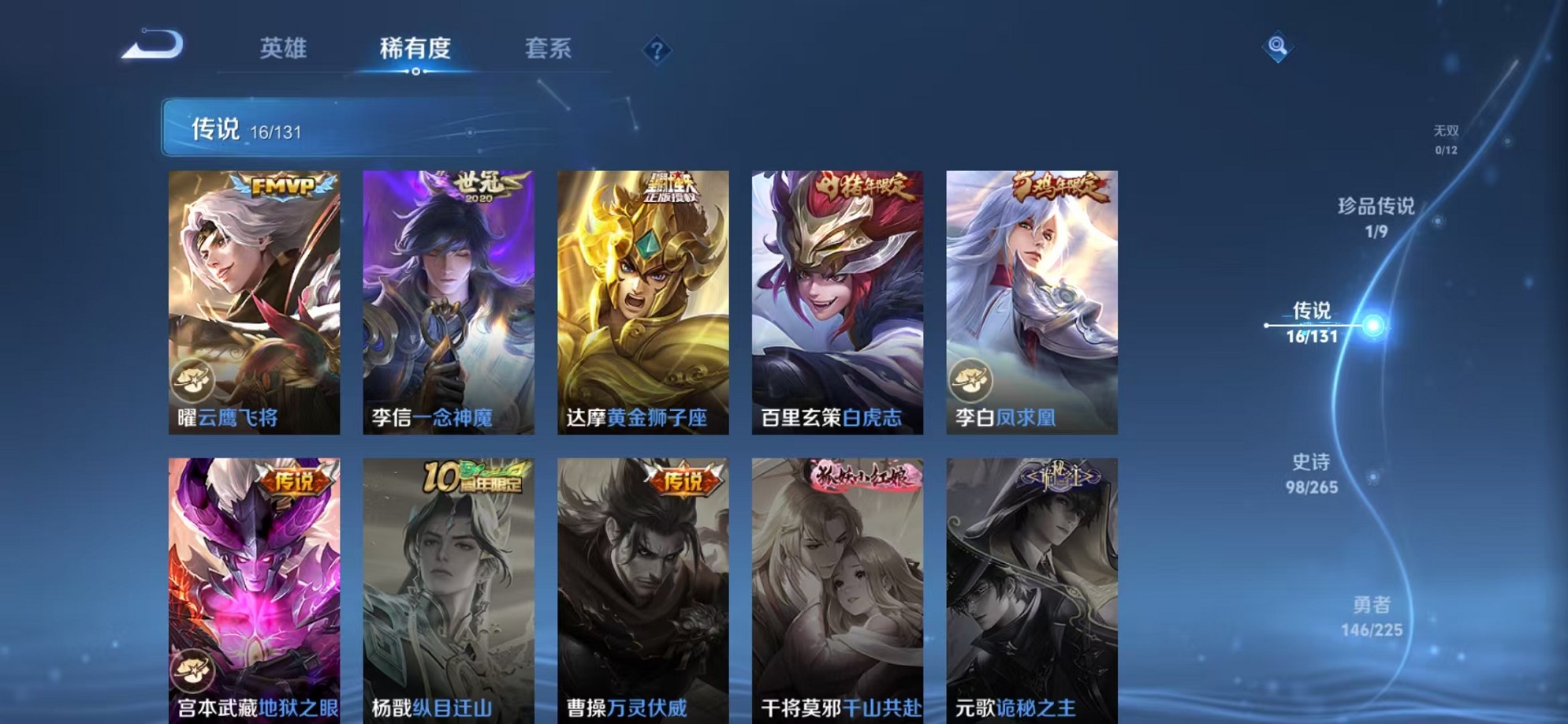Viewport: 1568px width, 724px height.
Task: Open the search magnifier at top right
Action: click(x=1277, y=47)
